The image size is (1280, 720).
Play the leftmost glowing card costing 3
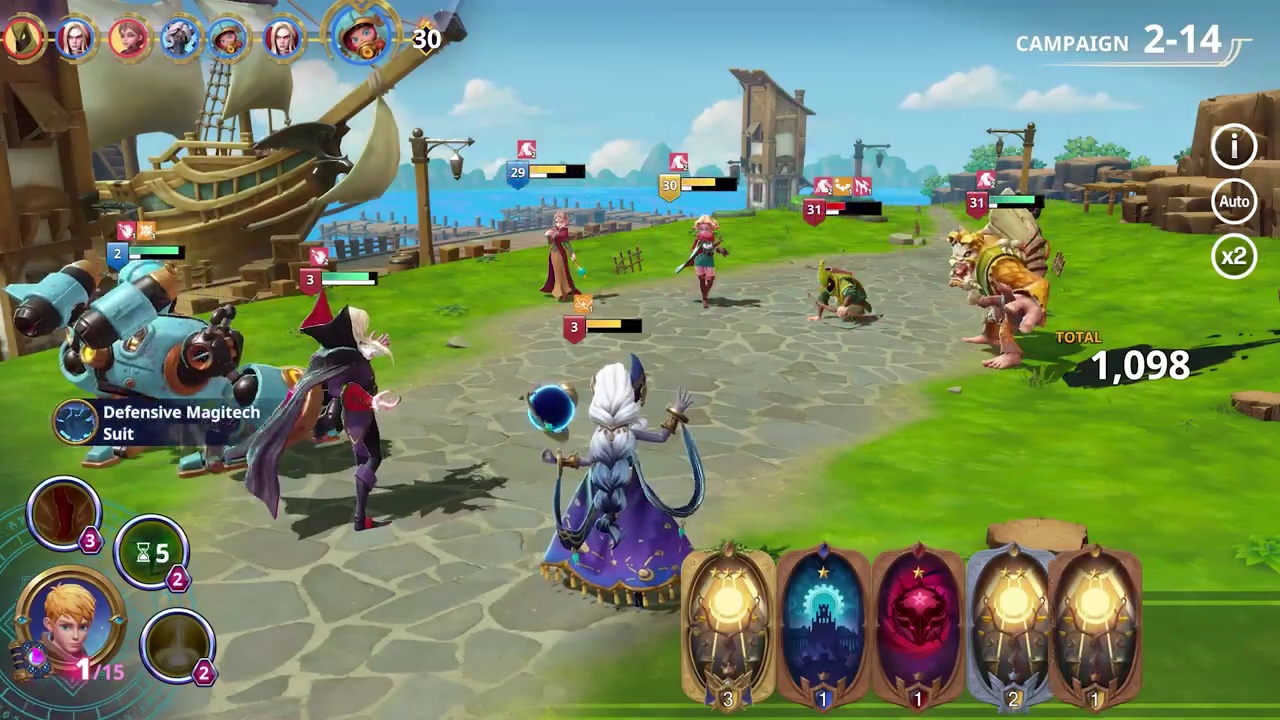[728, 625]
